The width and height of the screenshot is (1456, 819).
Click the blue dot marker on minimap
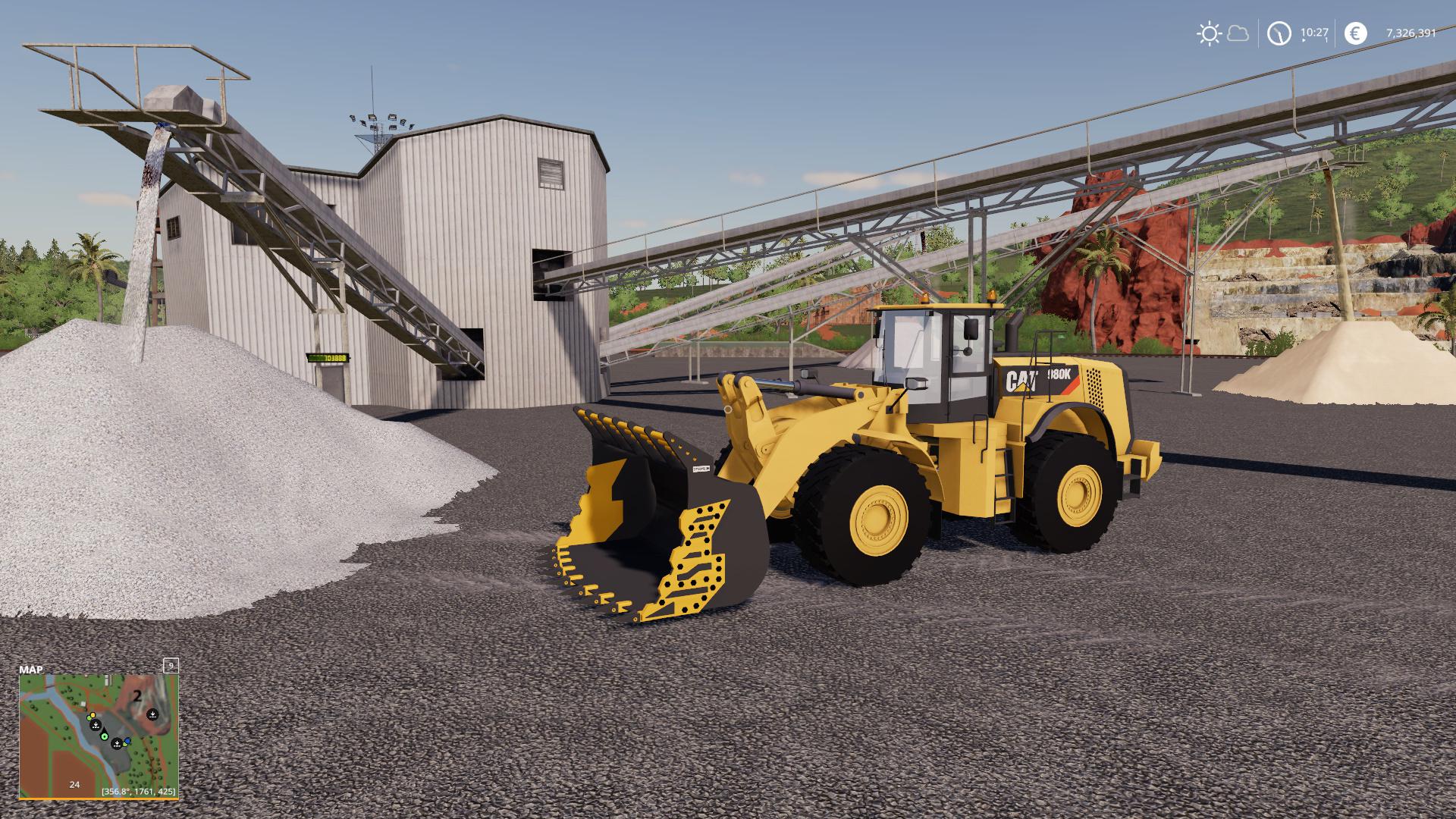tap(127, 740)
